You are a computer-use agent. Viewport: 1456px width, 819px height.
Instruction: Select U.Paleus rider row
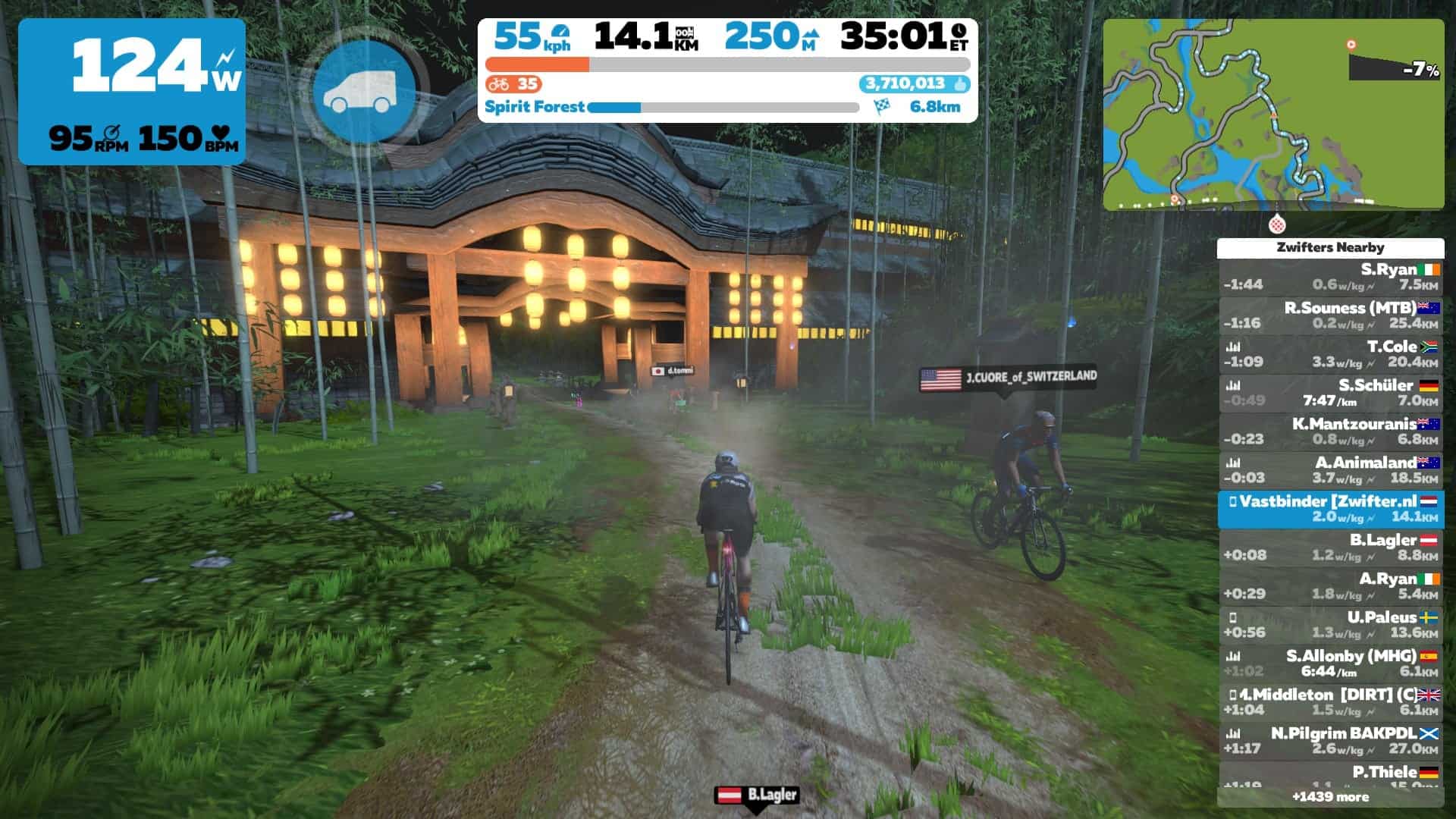click(1330, 625)
